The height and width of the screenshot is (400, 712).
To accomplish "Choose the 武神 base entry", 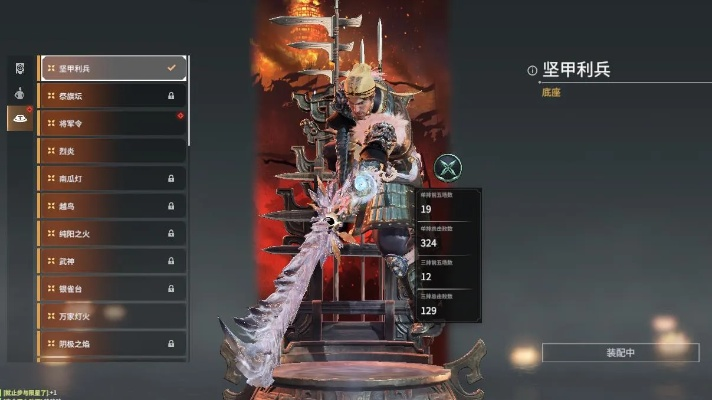I will point(112,261).
